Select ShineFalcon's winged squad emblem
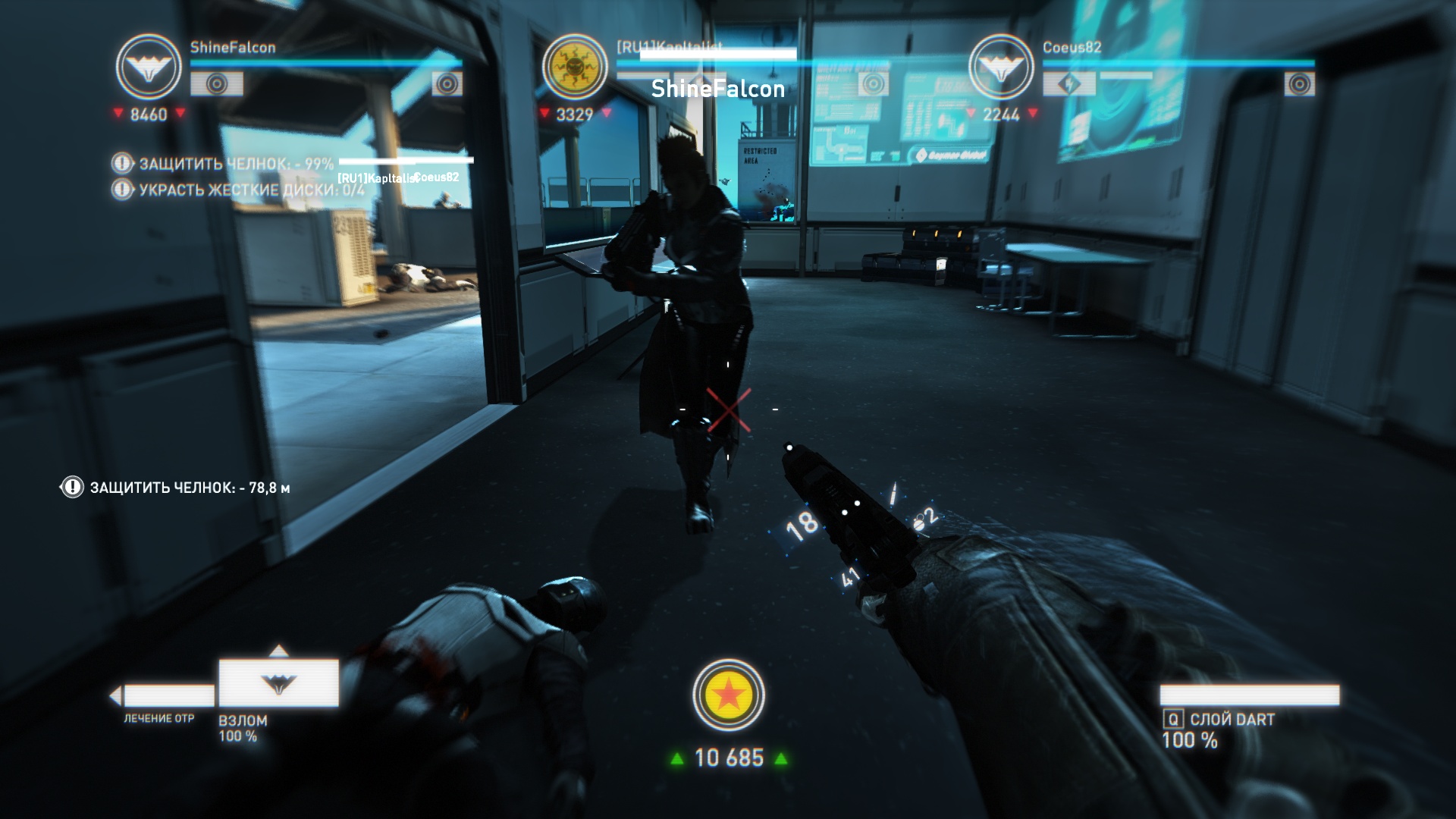Image resolution: width=1456 pixels, height=819 pixels. 149,67
